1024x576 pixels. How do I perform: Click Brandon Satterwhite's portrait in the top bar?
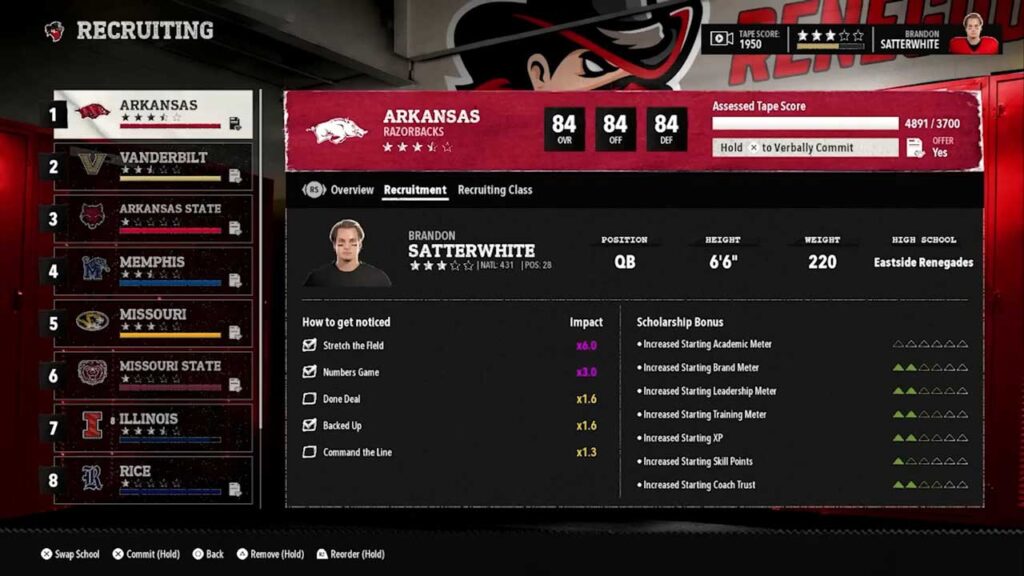point(973,36)
